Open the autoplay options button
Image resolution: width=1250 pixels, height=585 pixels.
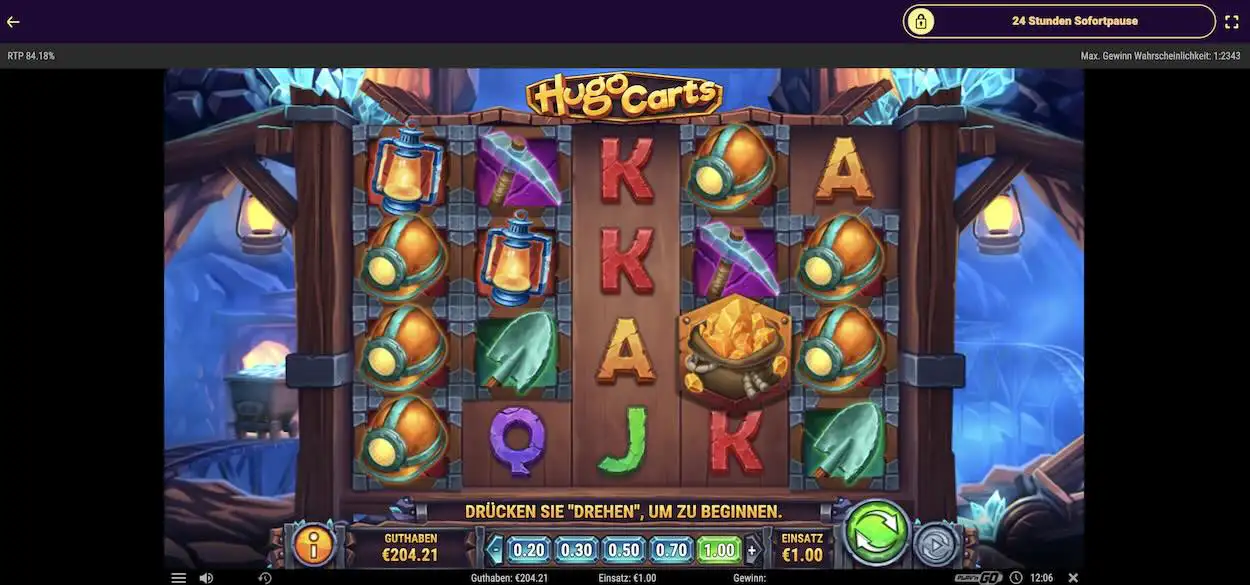pyautogui.click(x=936, y=545)
